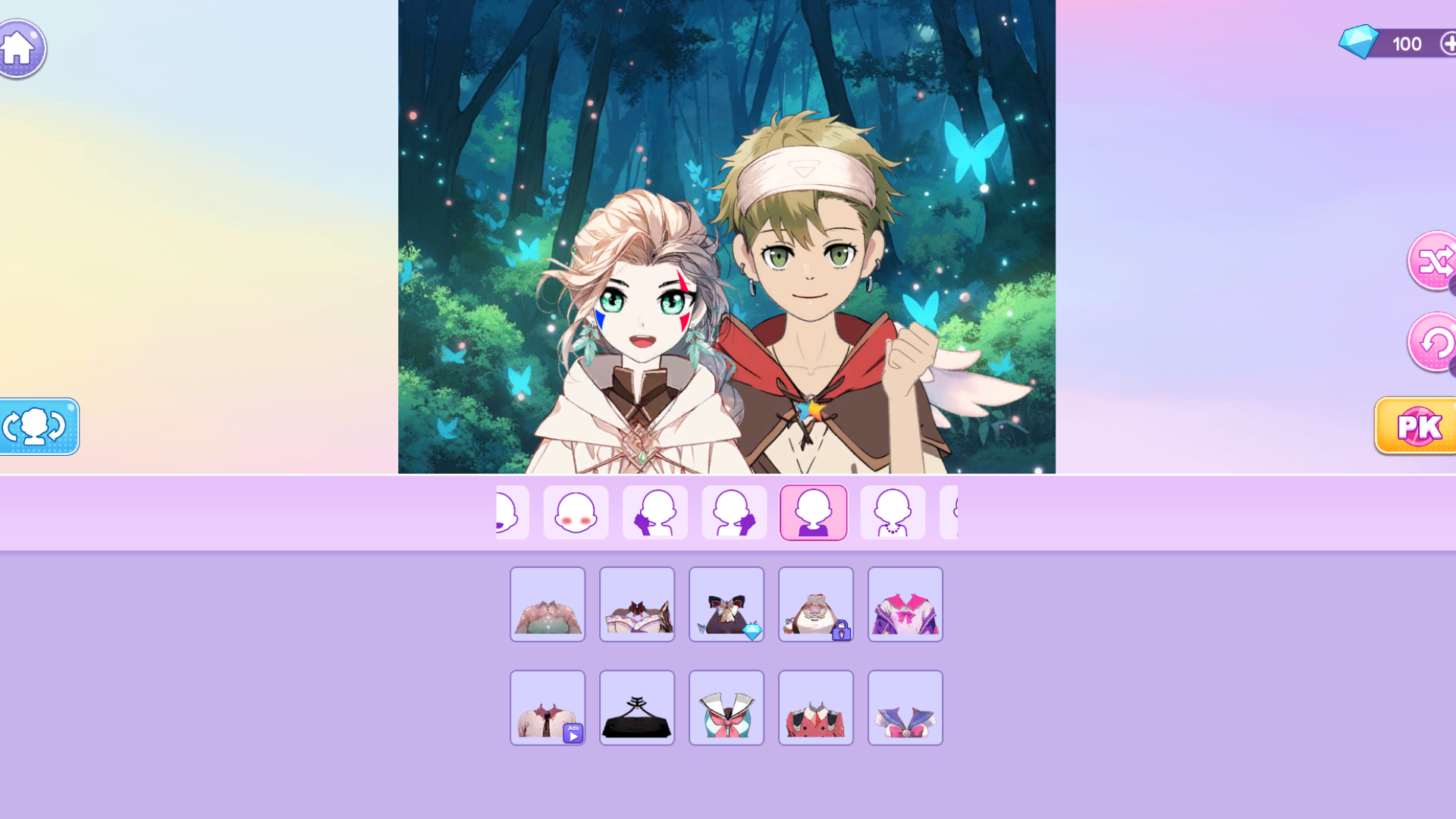The width and height of the screenshot is (1456, 819).
Task: Shuffle the outfit with the randomize icon
Action: (1436, 262)
